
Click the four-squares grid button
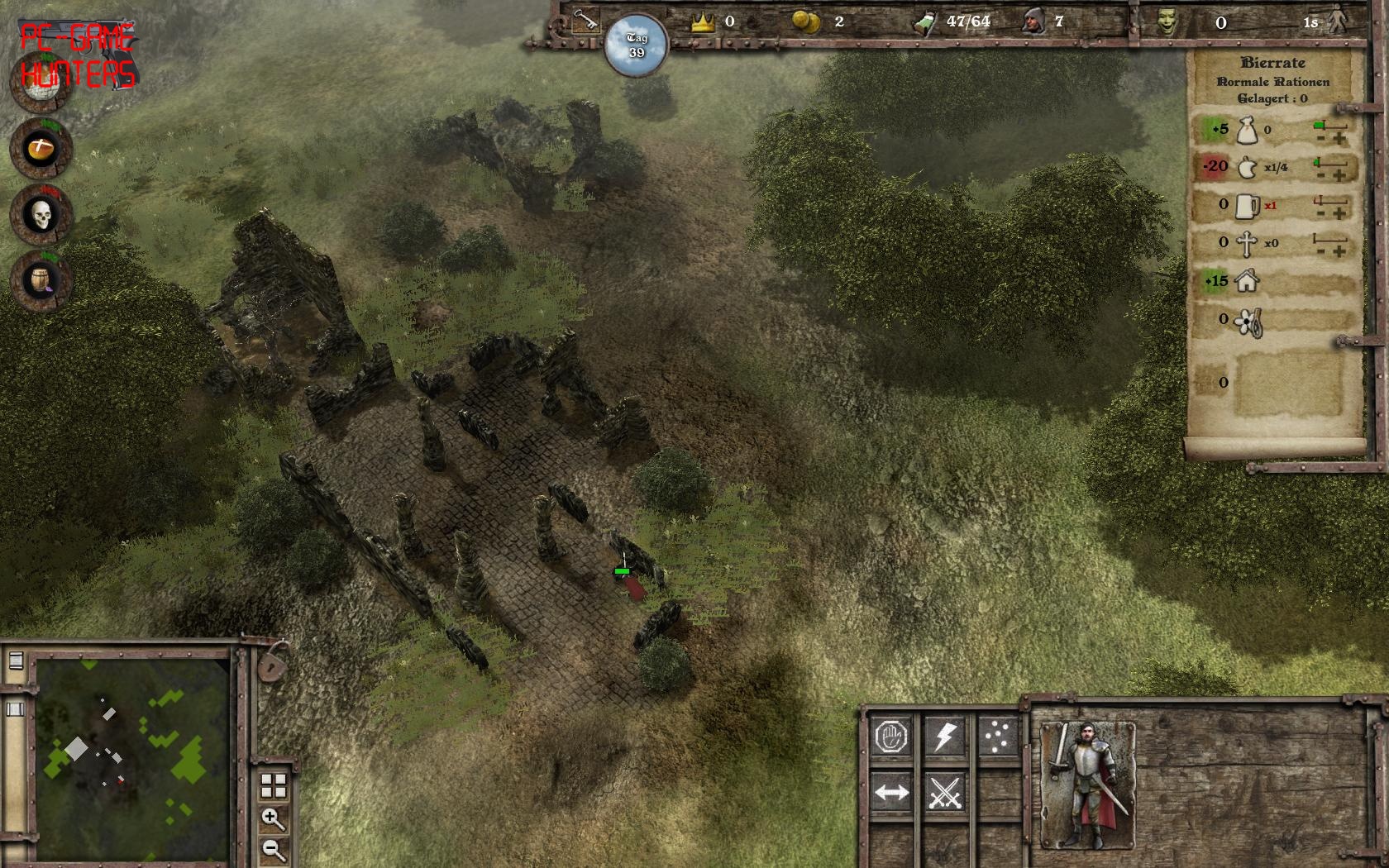(274, 785)
